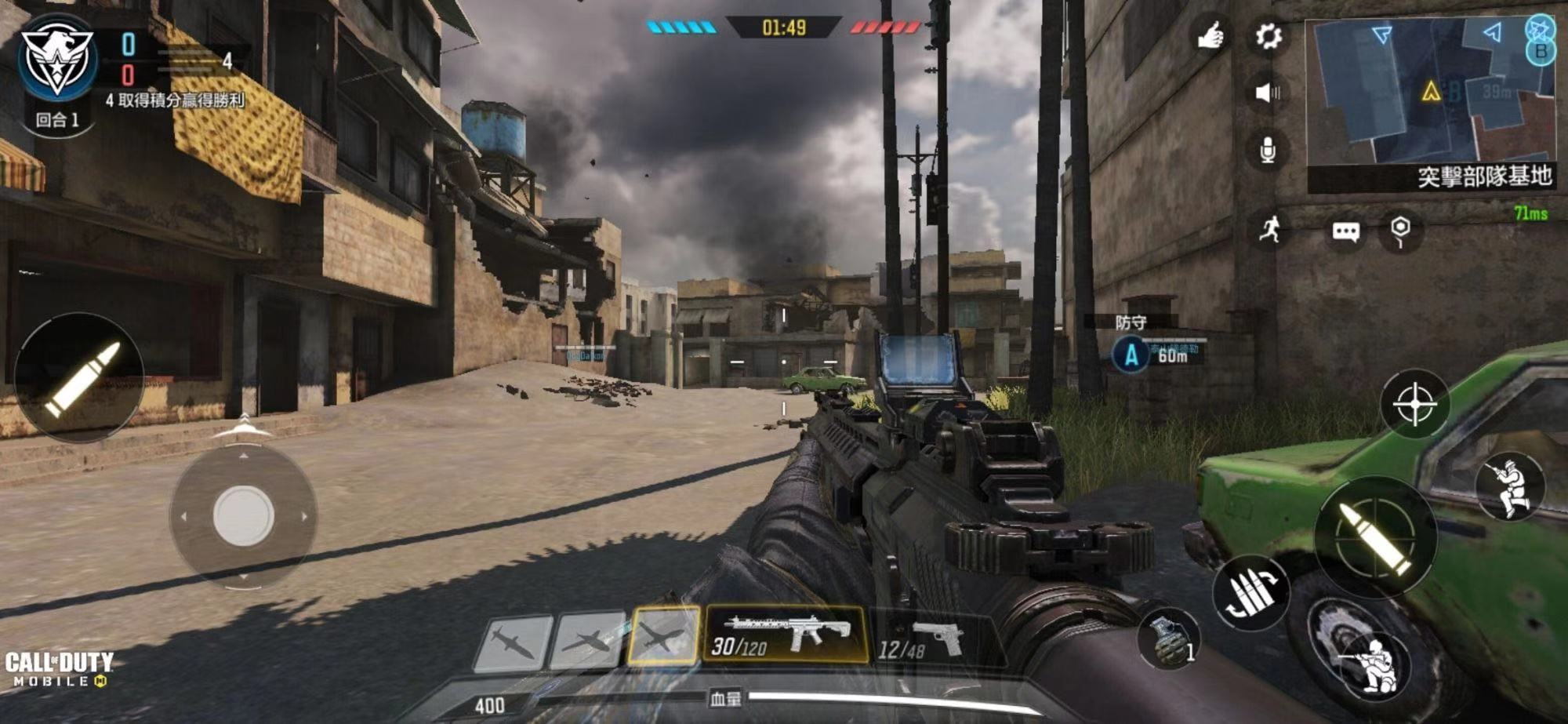Screen dimensions: 1568x724
Task: Open the minimap
Action: point(1431,93)
